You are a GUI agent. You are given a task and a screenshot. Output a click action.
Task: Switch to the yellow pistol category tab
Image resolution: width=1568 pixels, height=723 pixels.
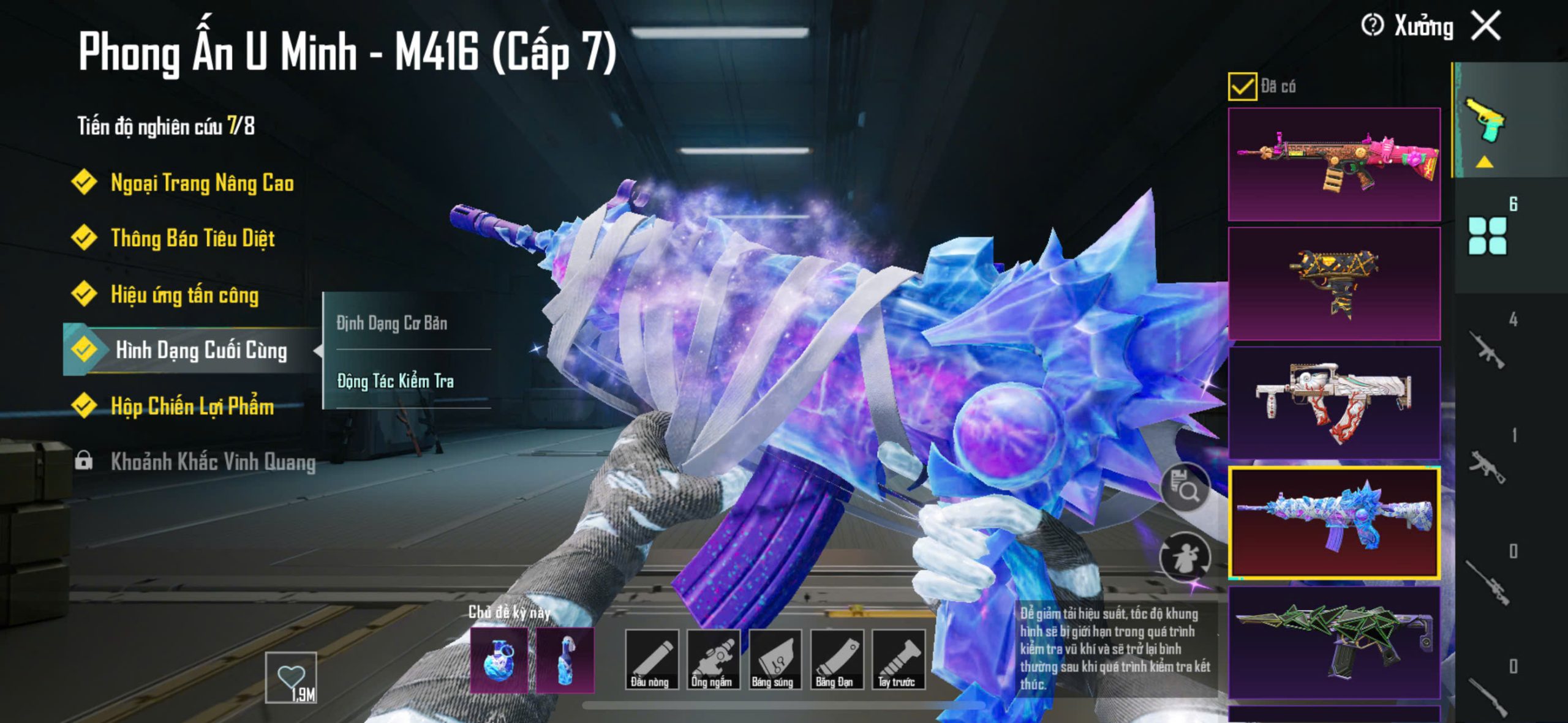coord(1485,121)
